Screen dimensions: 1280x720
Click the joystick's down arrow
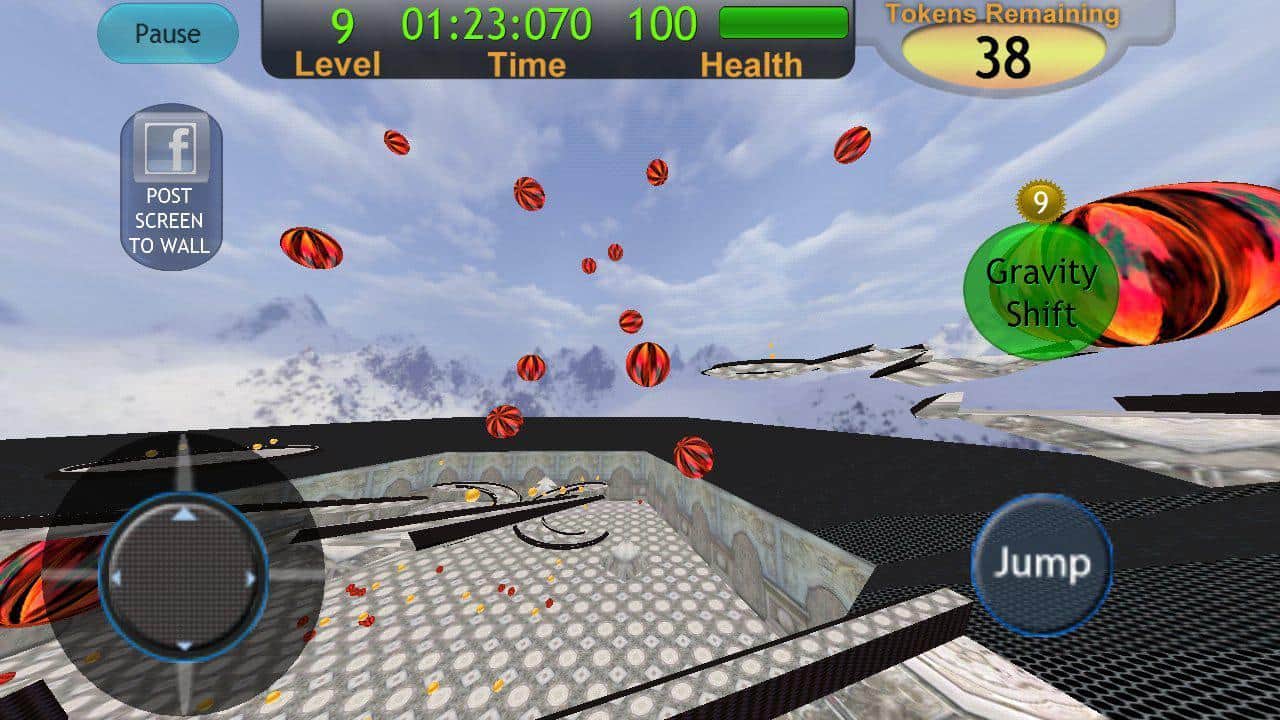[x=184, y=644]
